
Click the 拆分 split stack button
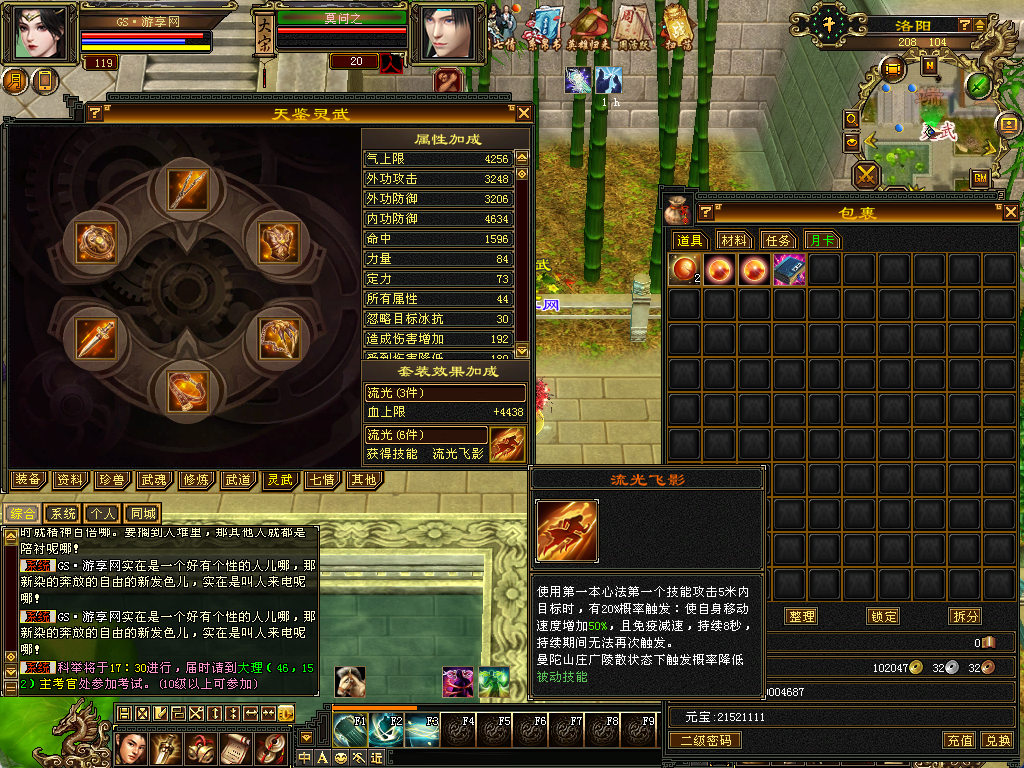[965, 616]
